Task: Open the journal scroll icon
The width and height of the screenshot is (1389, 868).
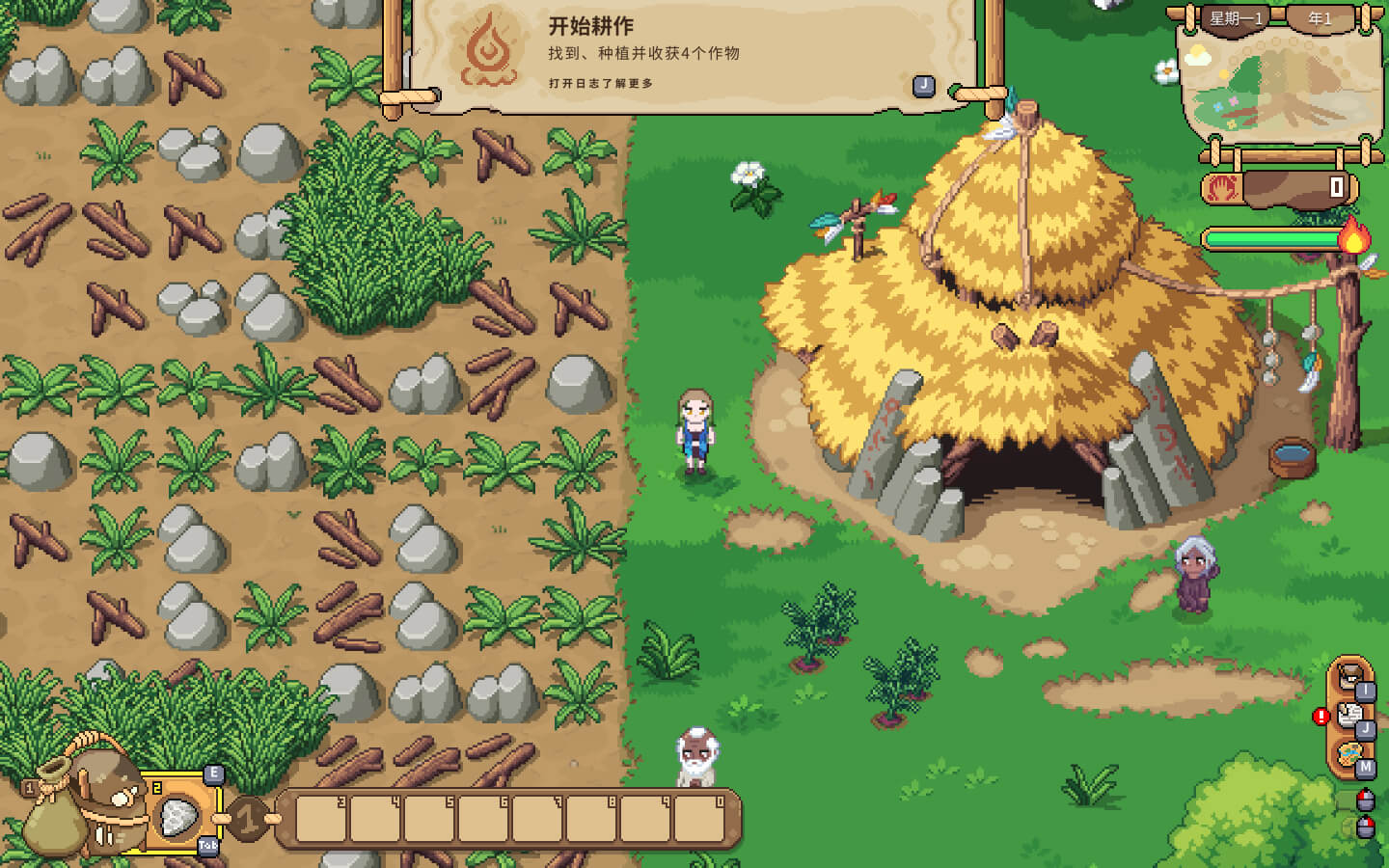Action: (1349, 716)
